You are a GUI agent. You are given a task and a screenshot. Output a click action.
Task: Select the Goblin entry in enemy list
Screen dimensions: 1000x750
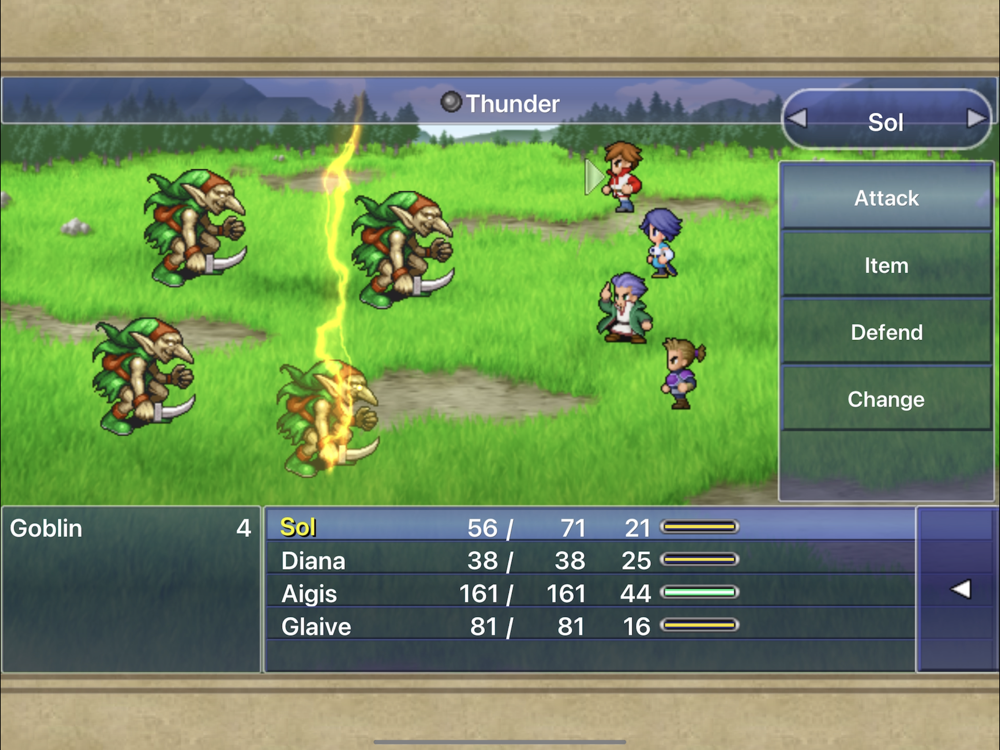pyautogui.click(x=130, y=528)
